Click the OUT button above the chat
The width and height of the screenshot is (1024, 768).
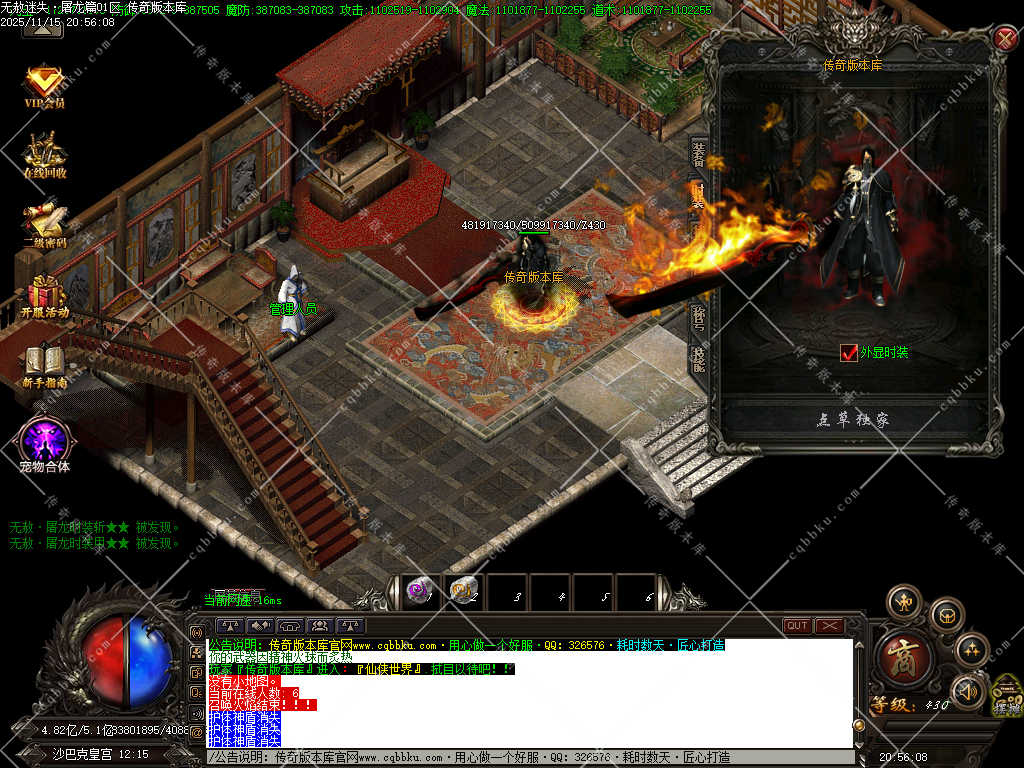point(797,626)
